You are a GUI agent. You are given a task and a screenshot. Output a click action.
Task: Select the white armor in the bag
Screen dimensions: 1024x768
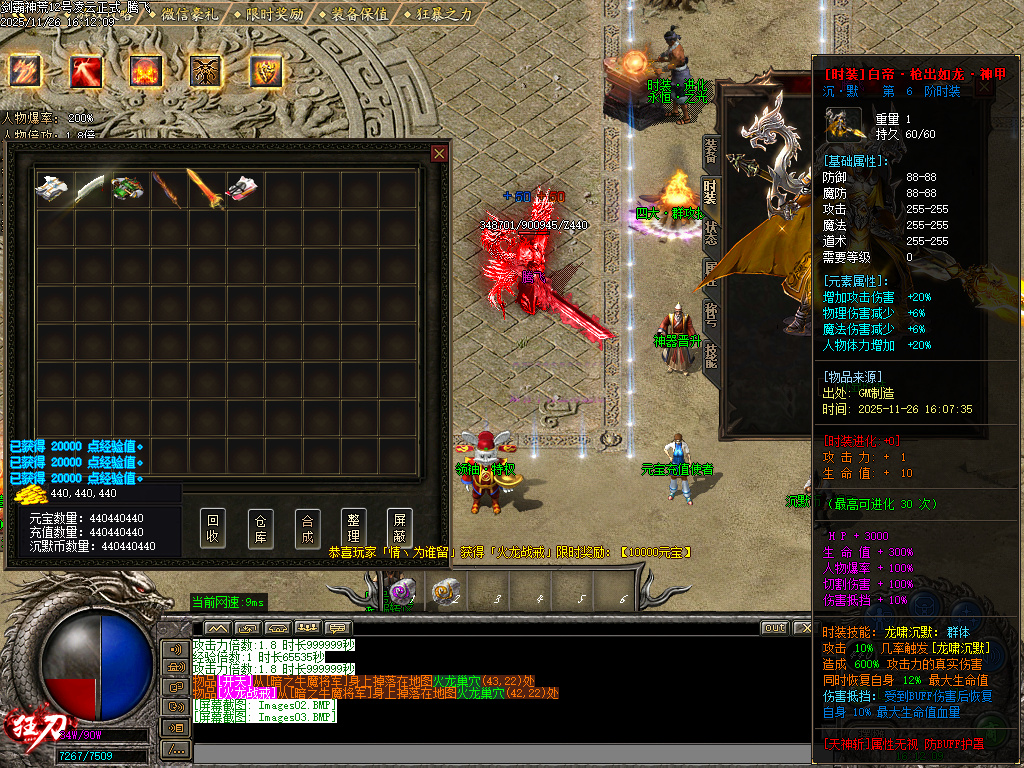[x=53, y=188]
